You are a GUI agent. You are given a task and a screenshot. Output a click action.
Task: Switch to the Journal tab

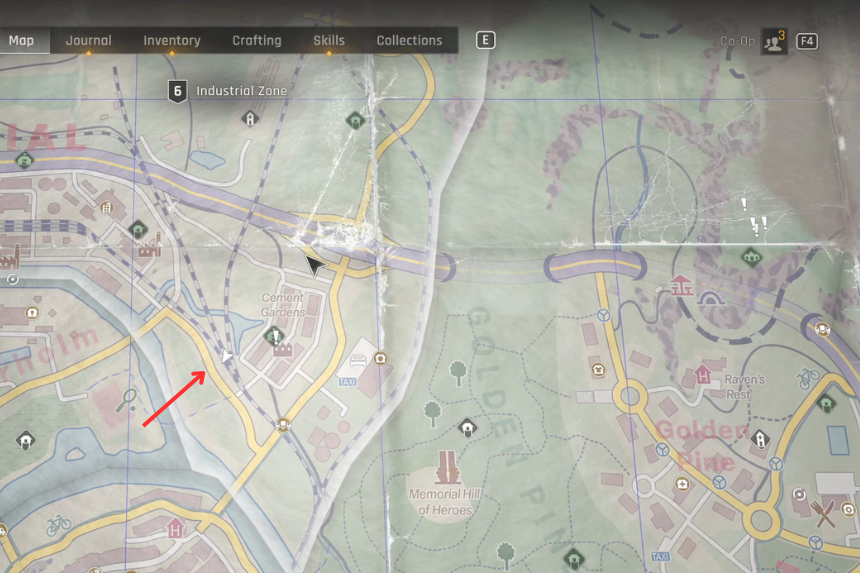[x=88, y=41]
